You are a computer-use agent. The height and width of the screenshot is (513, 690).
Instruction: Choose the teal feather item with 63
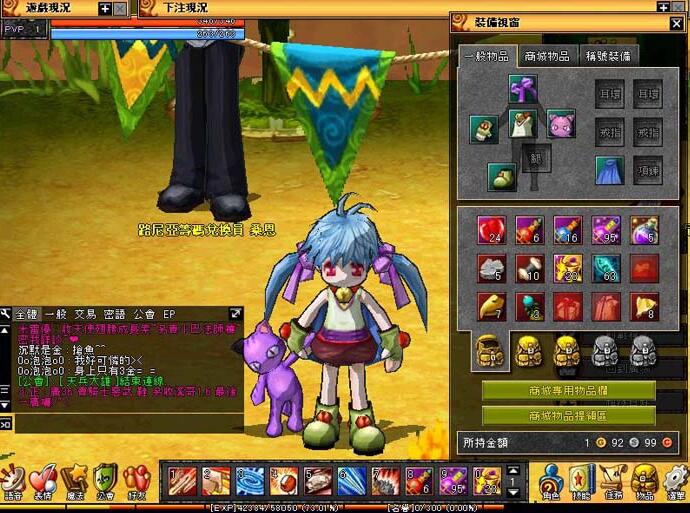(x=606, y=267)
